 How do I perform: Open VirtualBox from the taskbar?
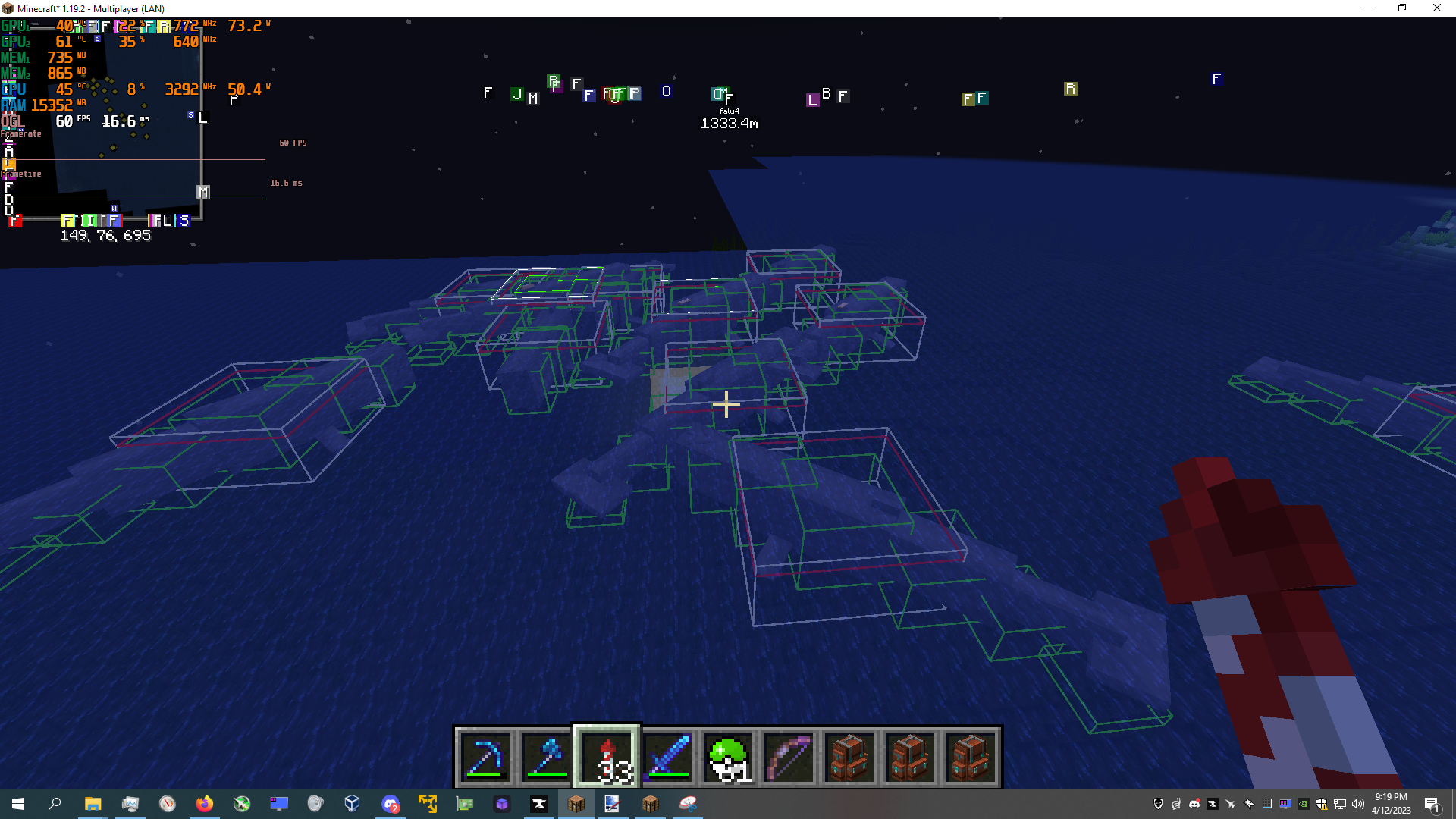[352, 805]
